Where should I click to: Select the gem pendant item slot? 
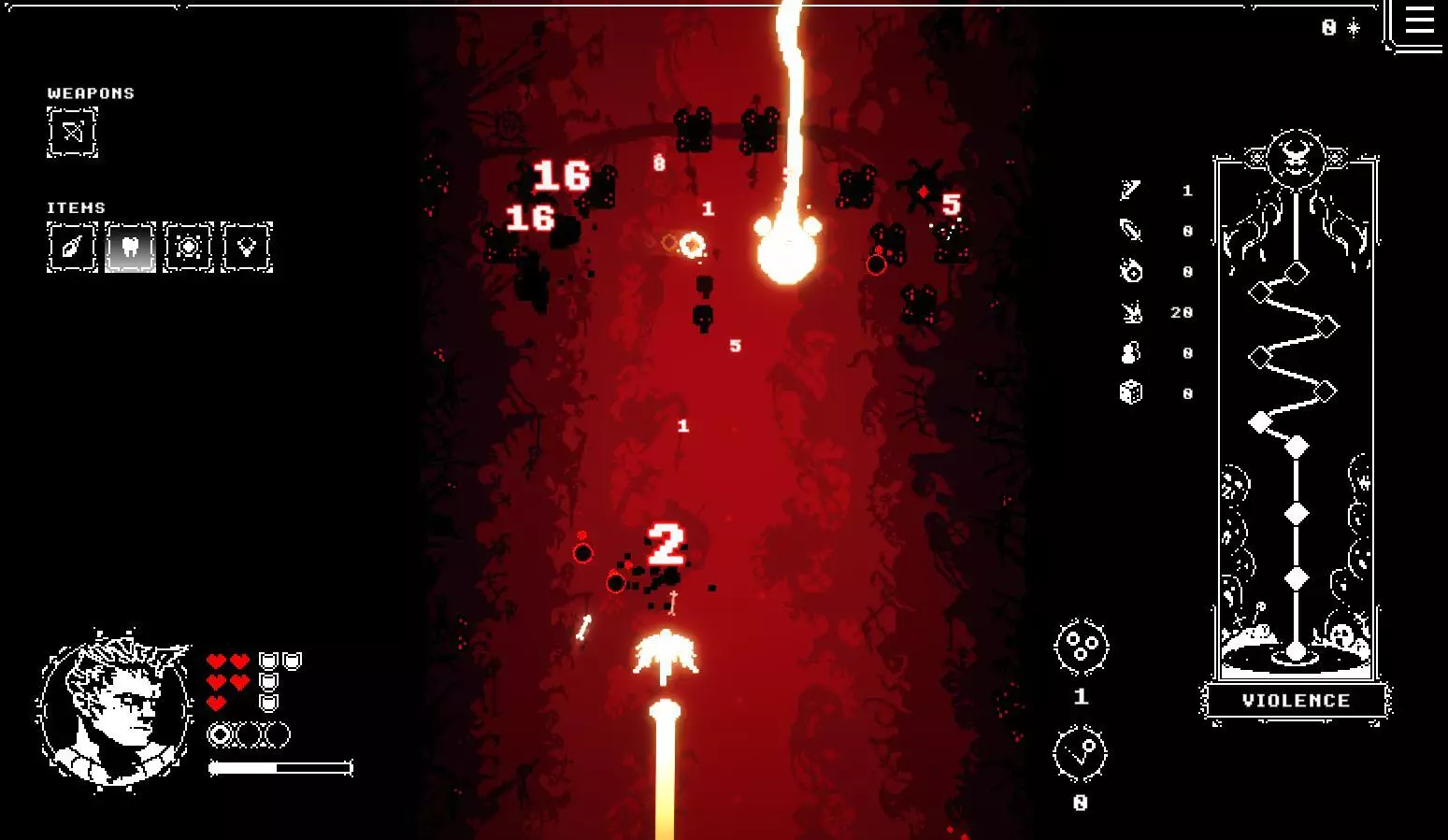247,247
